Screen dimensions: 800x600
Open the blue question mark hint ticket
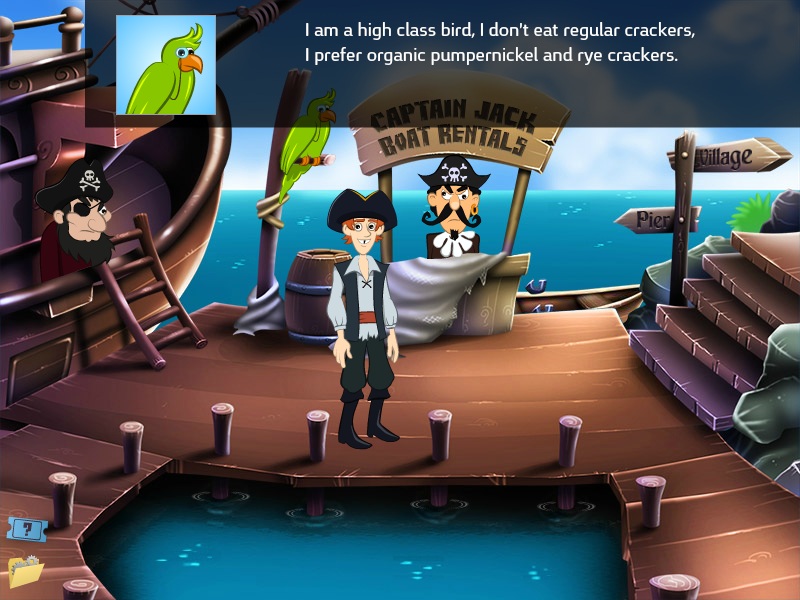coord(26,528)
